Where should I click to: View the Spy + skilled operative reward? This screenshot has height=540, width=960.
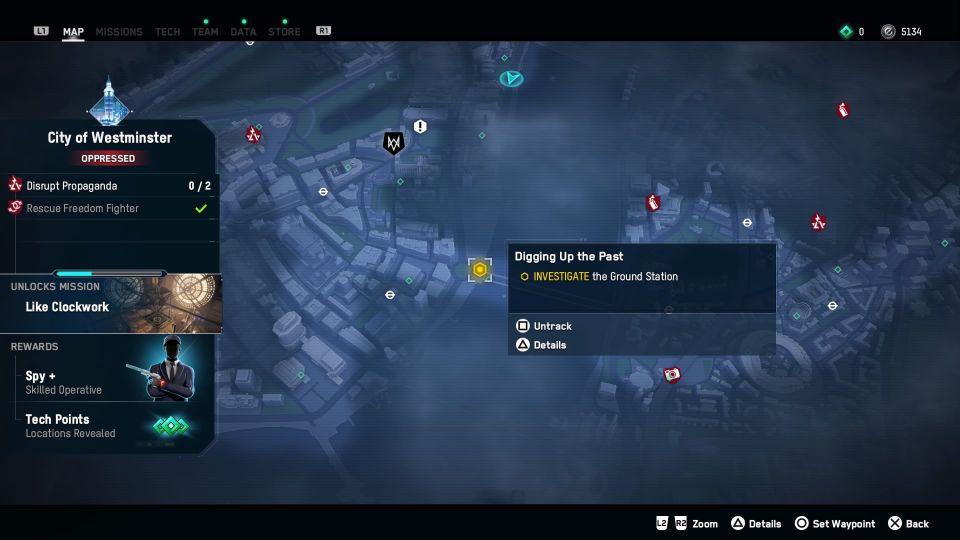(108, 382)
